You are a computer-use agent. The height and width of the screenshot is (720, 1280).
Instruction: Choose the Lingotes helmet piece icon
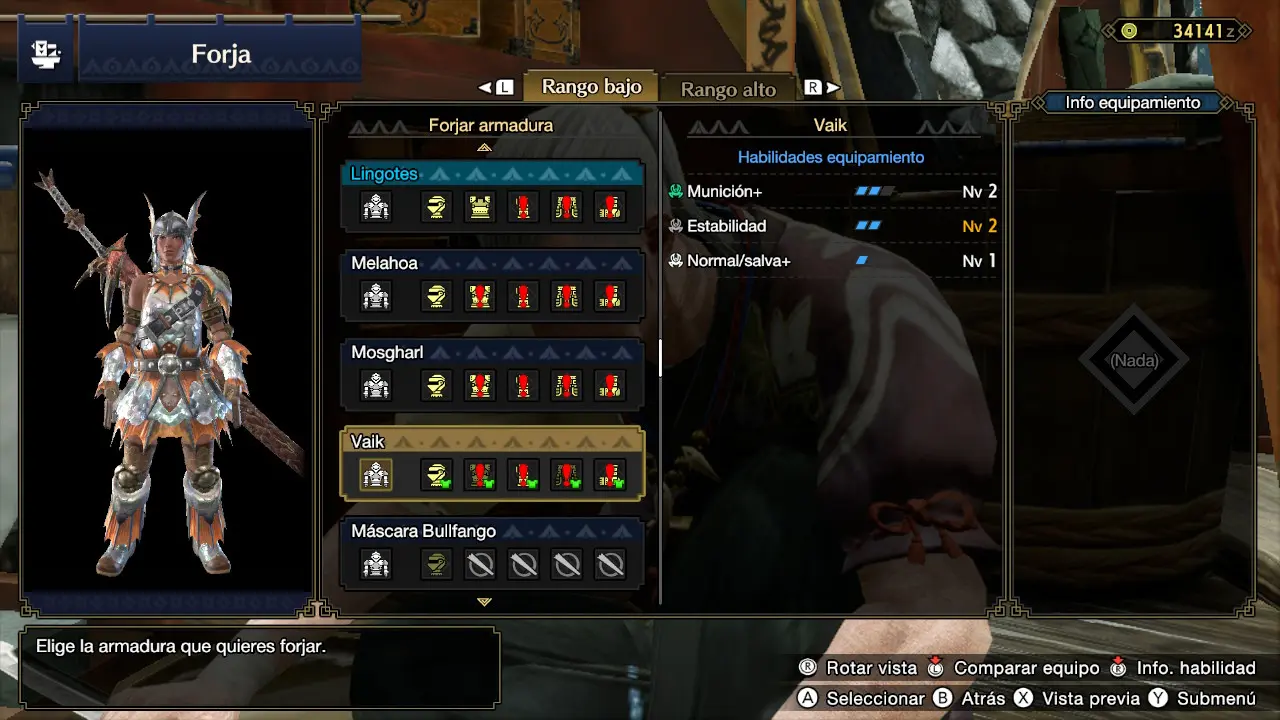pyautogui.click(x=436, y=207)
